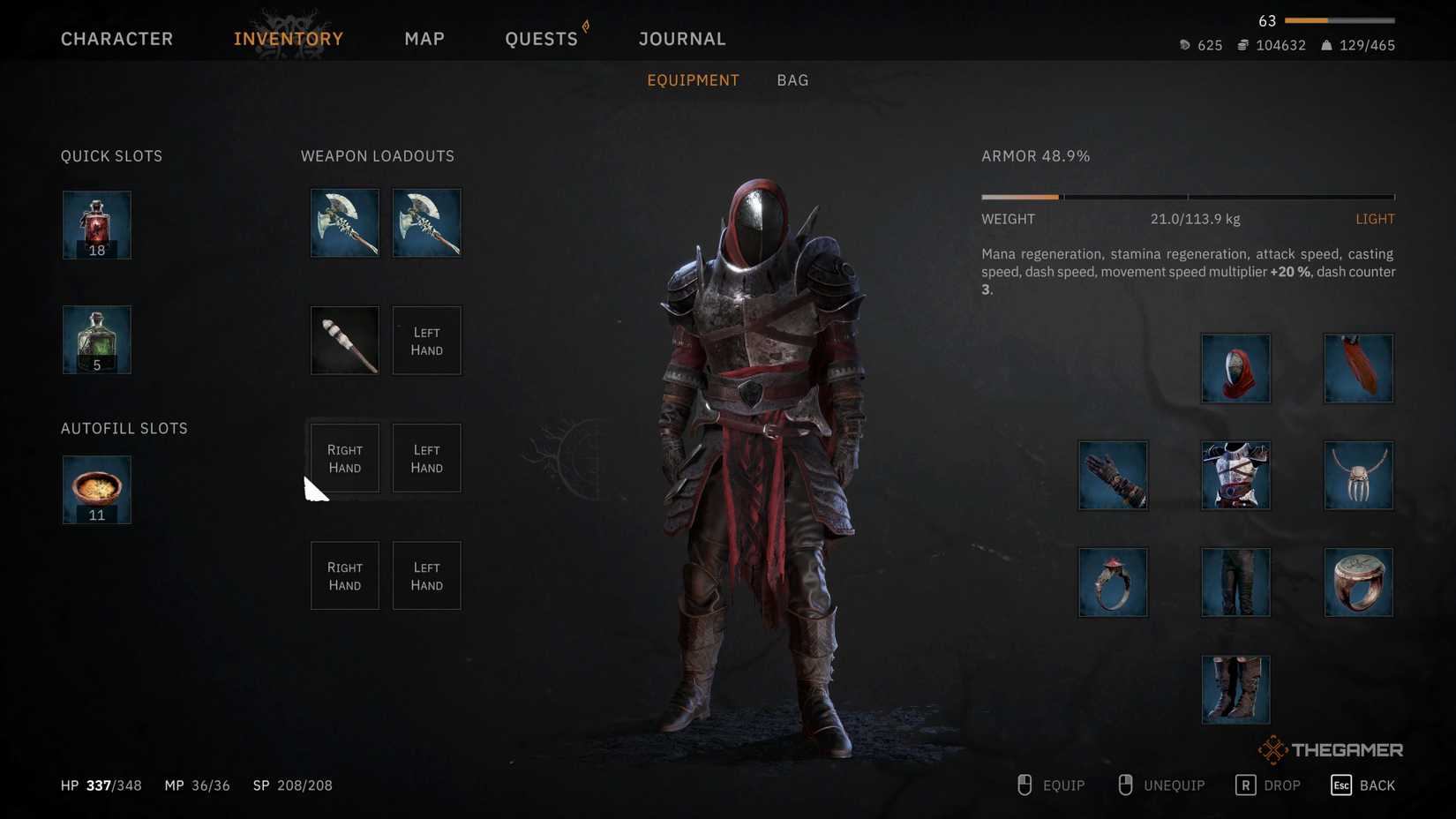Click the green potion quick slot
Viewport: 1456px width, 819px height.
96,339
